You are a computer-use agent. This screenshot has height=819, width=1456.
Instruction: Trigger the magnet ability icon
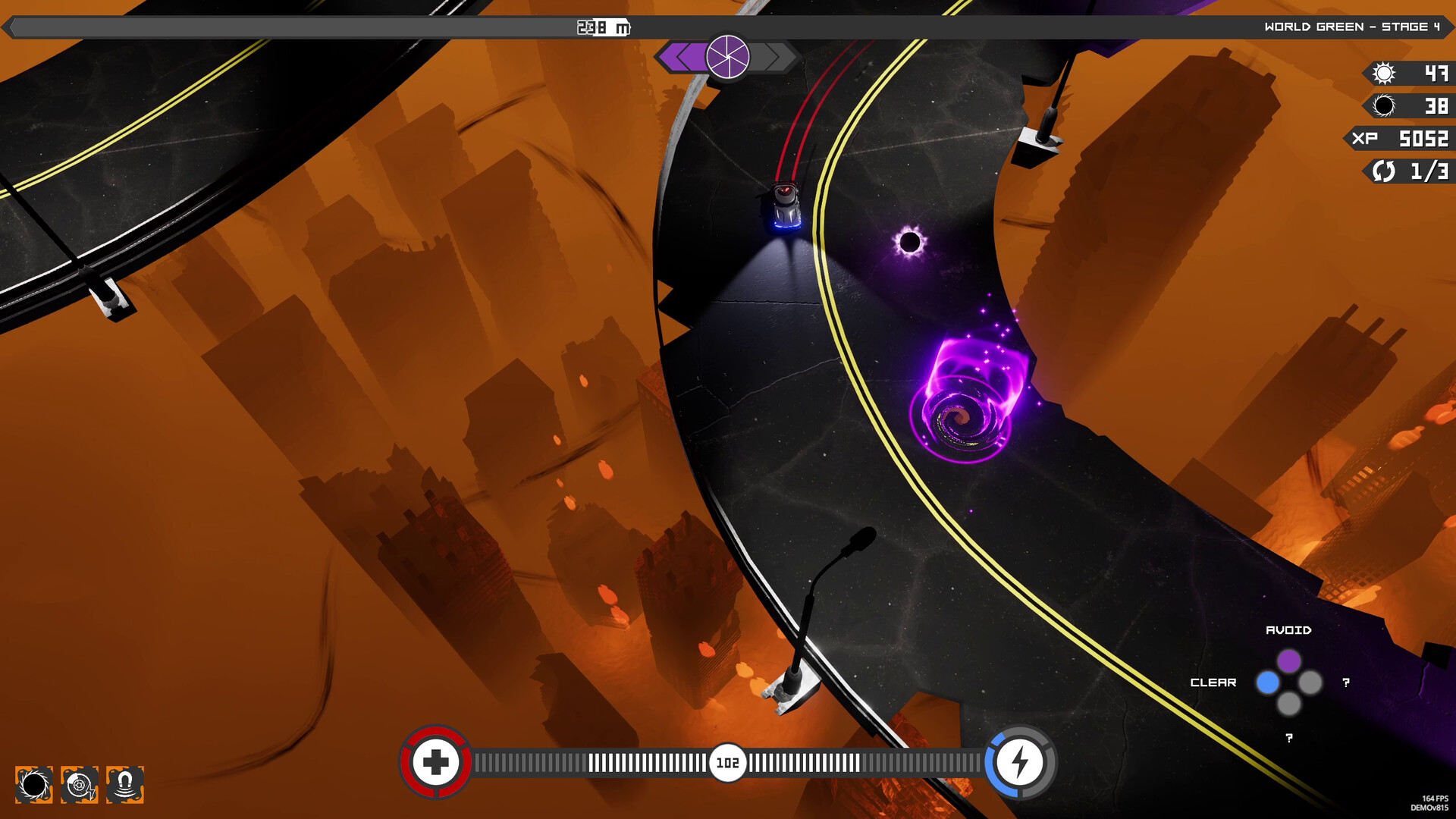tap(125, 784)
